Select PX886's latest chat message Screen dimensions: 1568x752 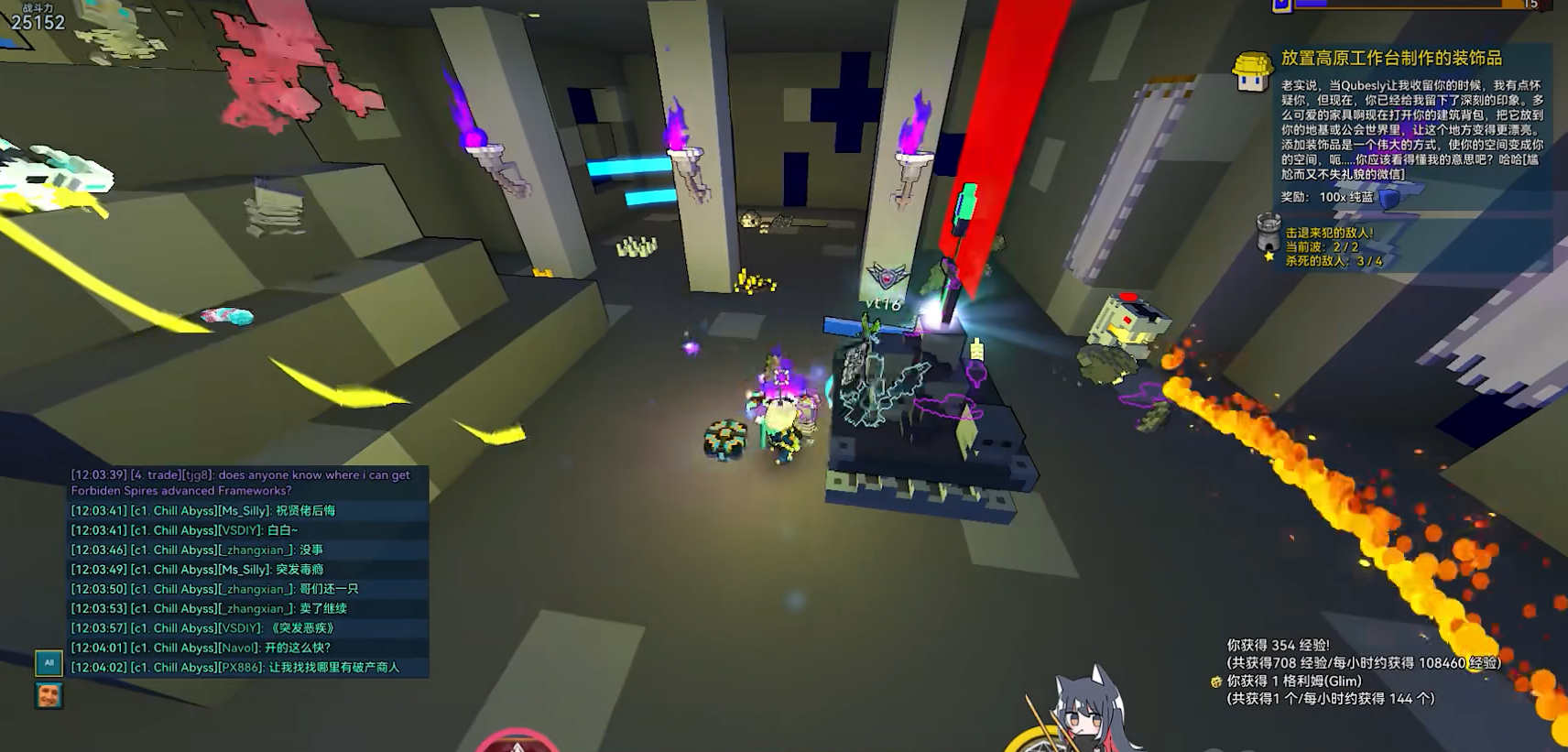[235, 668]
